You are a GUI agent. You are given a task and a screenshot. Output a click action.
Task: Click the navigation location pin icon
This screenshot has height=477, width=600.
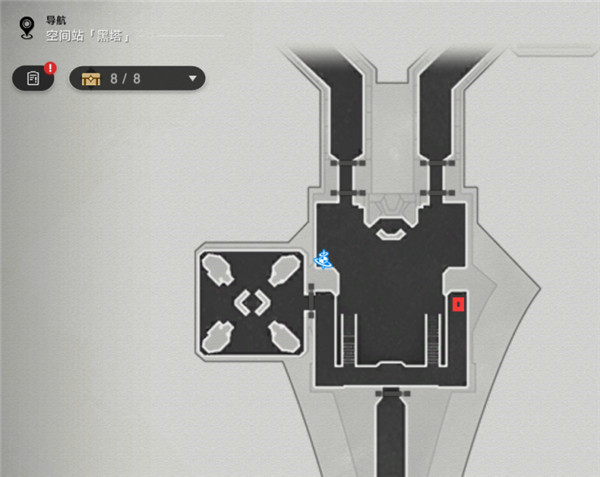[27, 25]
